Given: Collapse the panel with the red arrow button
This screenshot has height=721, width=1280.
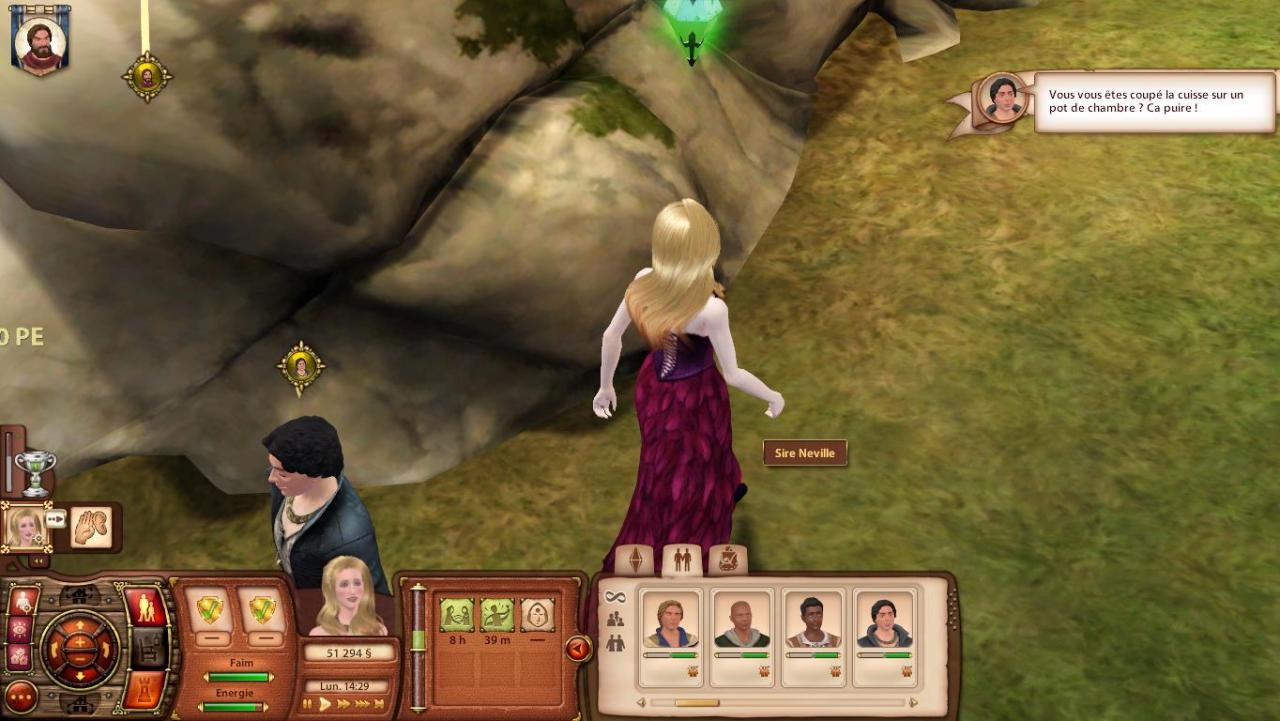Looking at the screenshot, I should [x=578, y=649].
